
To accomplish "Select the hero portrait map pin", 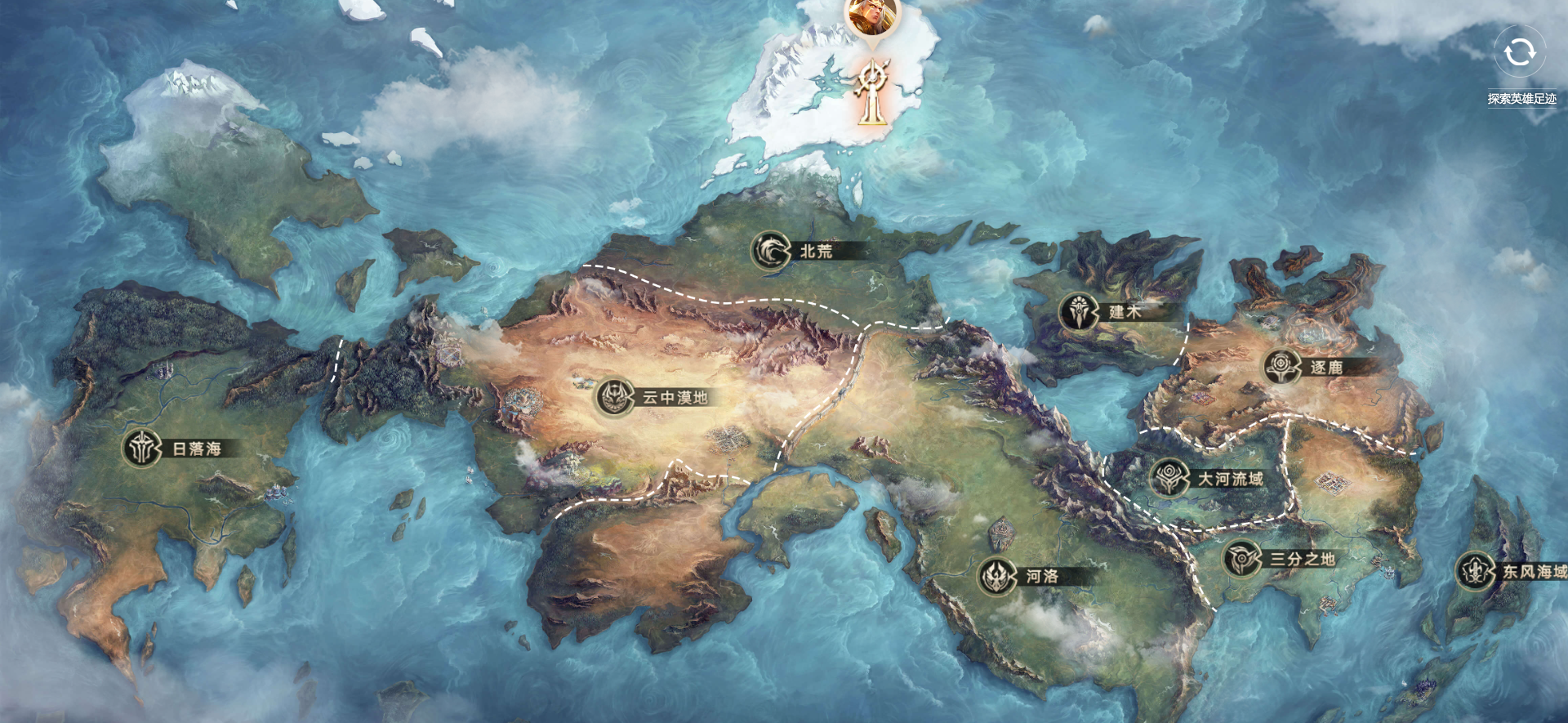I will point(872,16).
